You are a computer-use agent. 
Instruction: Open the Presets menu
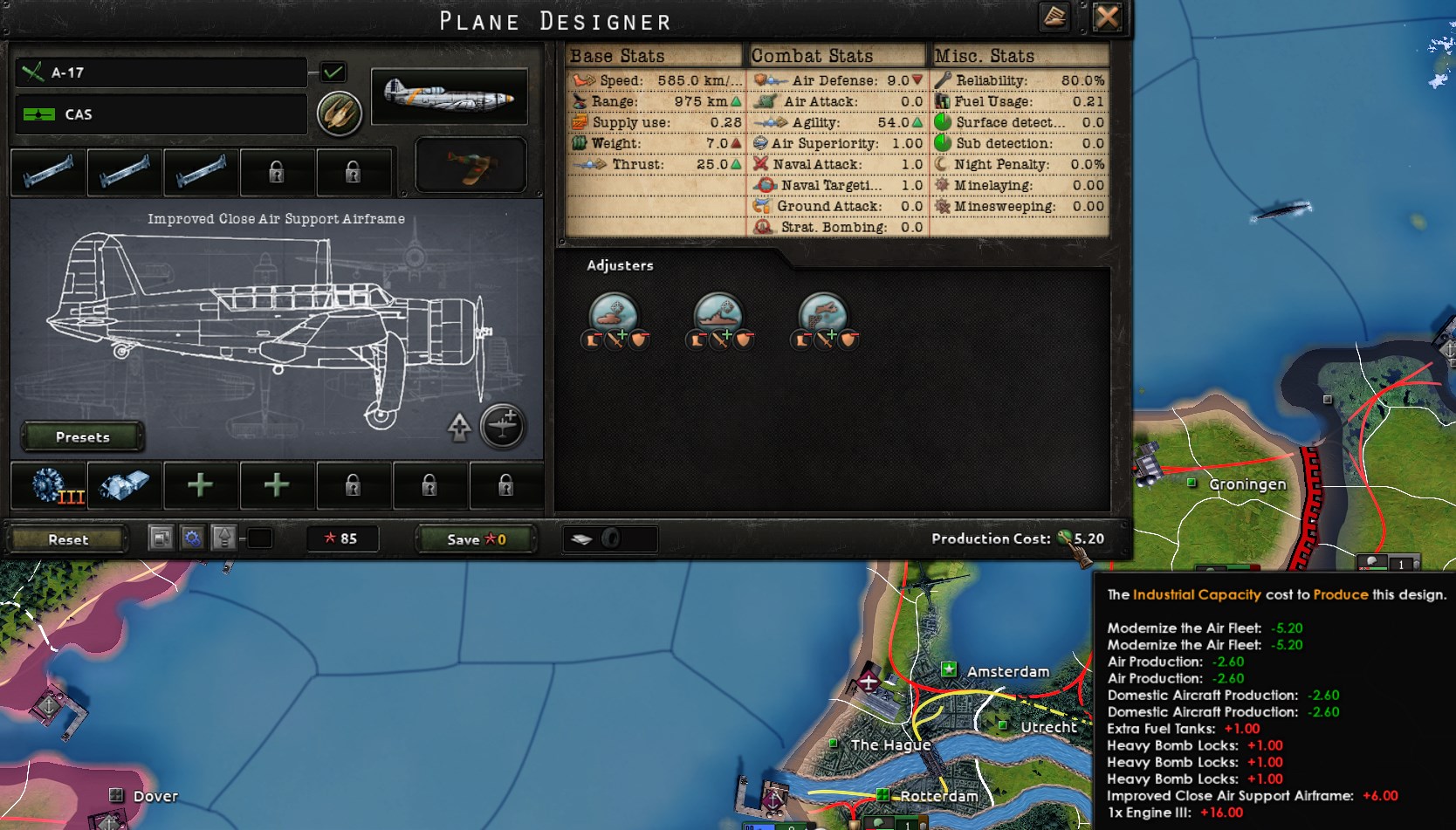coord(82,436)
